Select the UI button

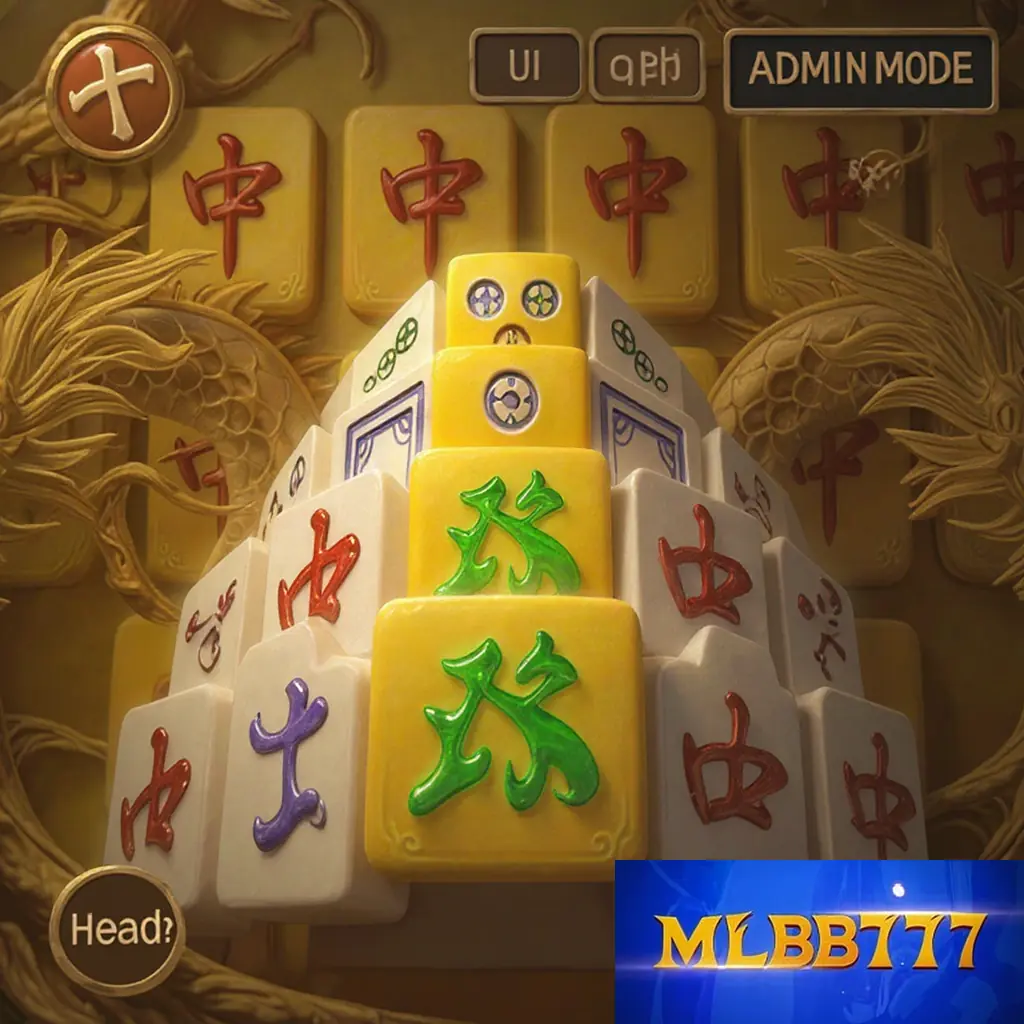[525, 66]
